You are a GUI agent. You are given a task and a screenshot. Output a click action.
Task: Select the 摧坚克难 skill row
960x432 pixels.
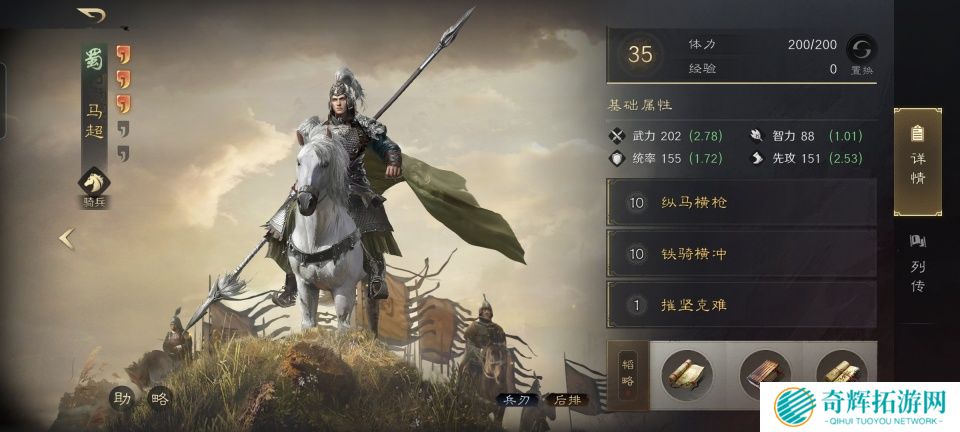click(741, 305)
